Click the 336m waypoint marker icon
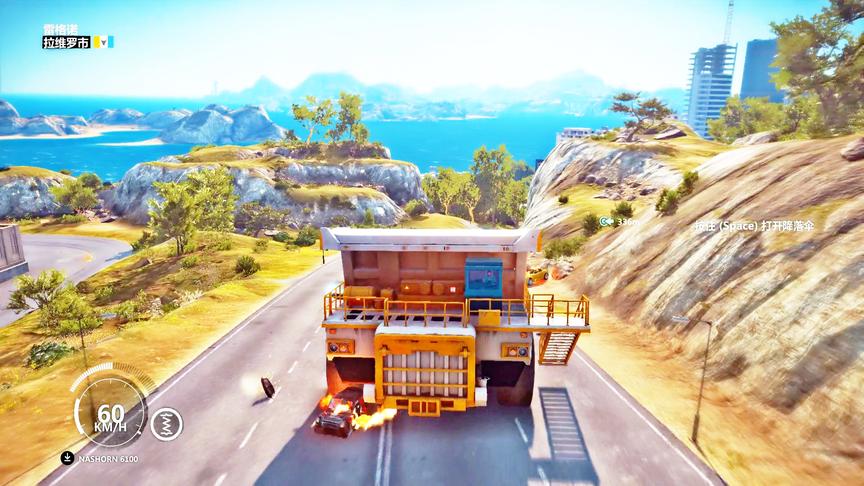This screenshot has width=864, height=486. (x=606, y=221)
